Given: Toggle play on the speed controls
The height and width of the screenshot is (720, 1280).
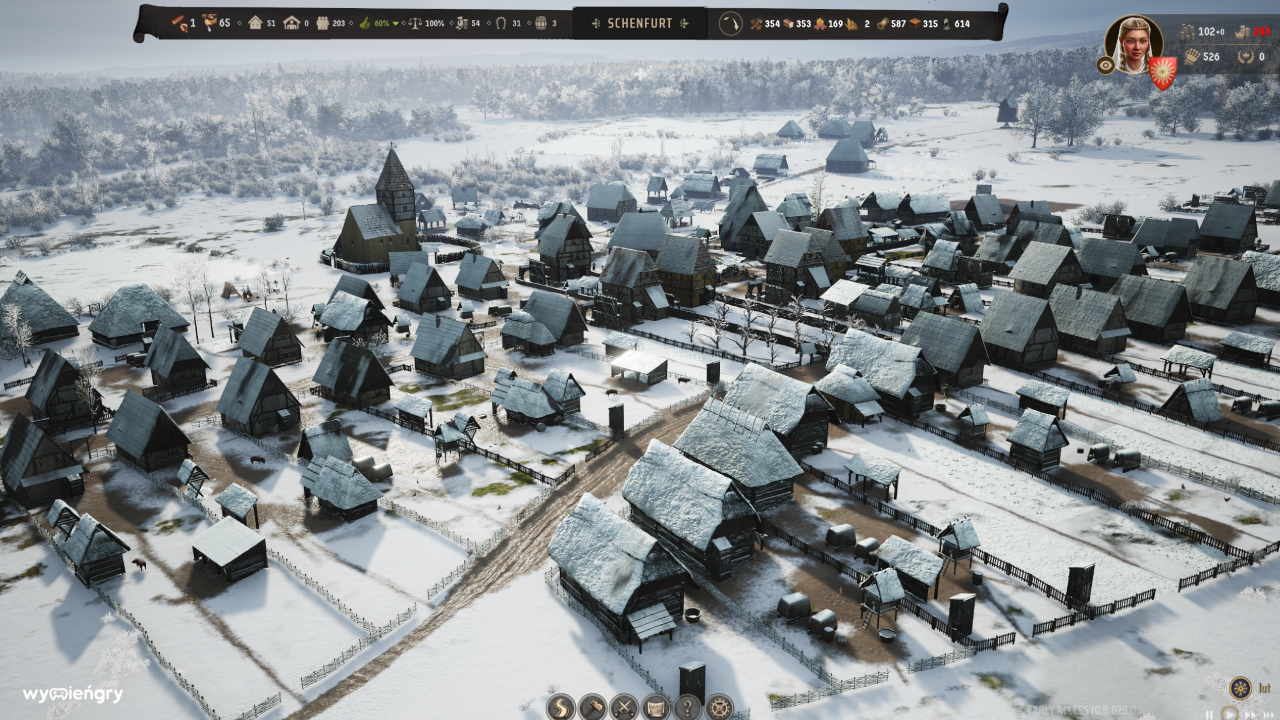Looking at the screenshot, I should click(x=1230, y=713).
